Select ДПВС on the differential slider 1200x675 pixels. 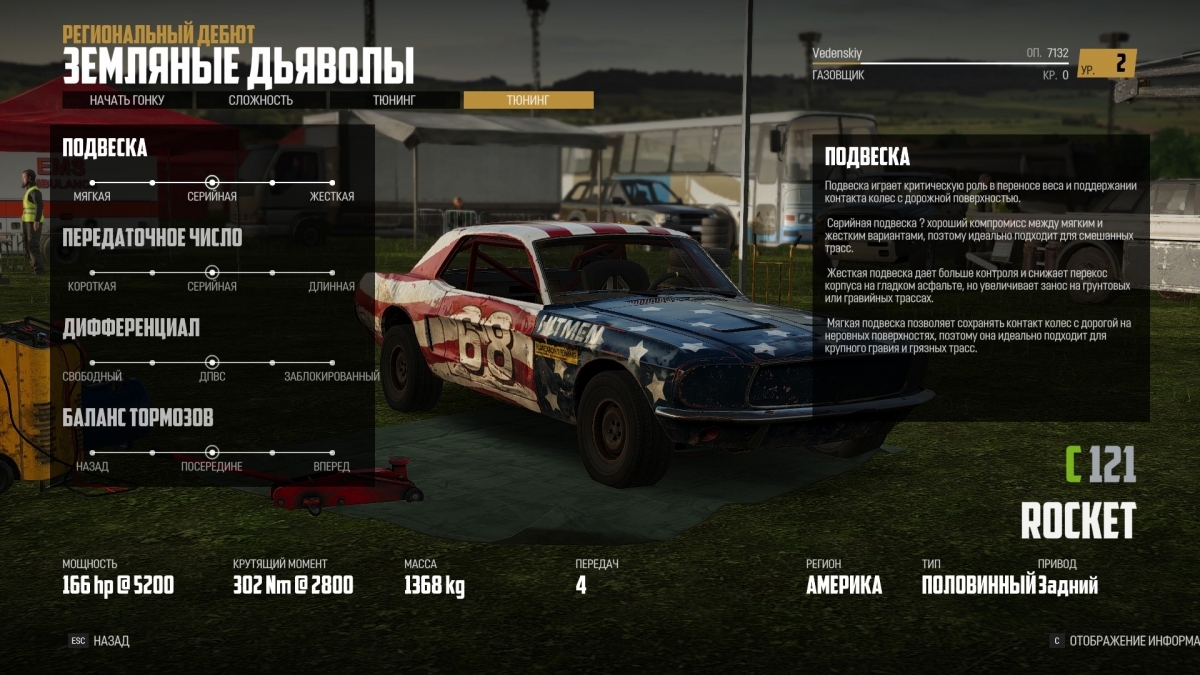click(x=212, y=362)
